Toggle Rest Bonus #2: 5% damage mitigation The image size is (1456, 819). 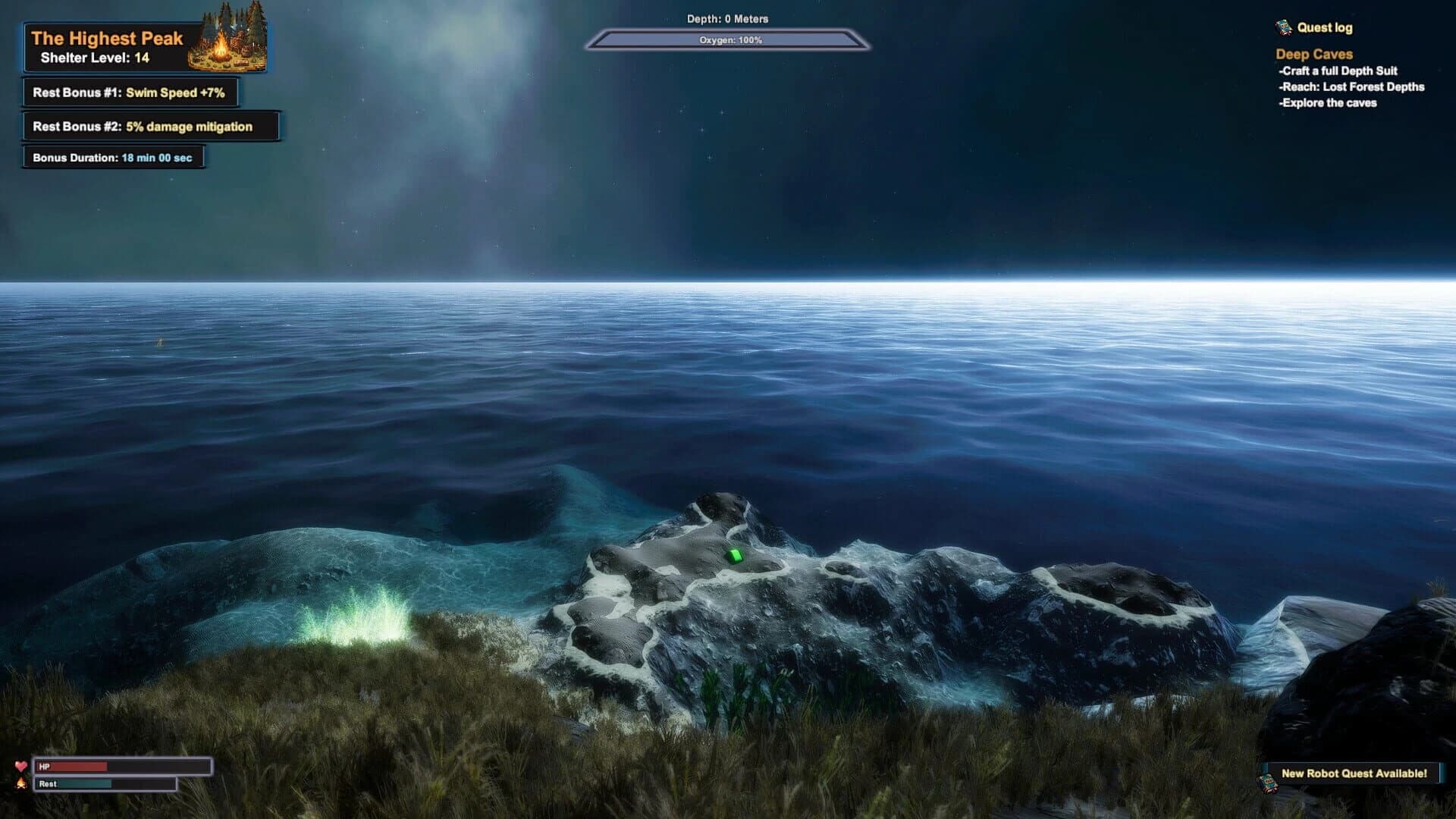(152, 127)
